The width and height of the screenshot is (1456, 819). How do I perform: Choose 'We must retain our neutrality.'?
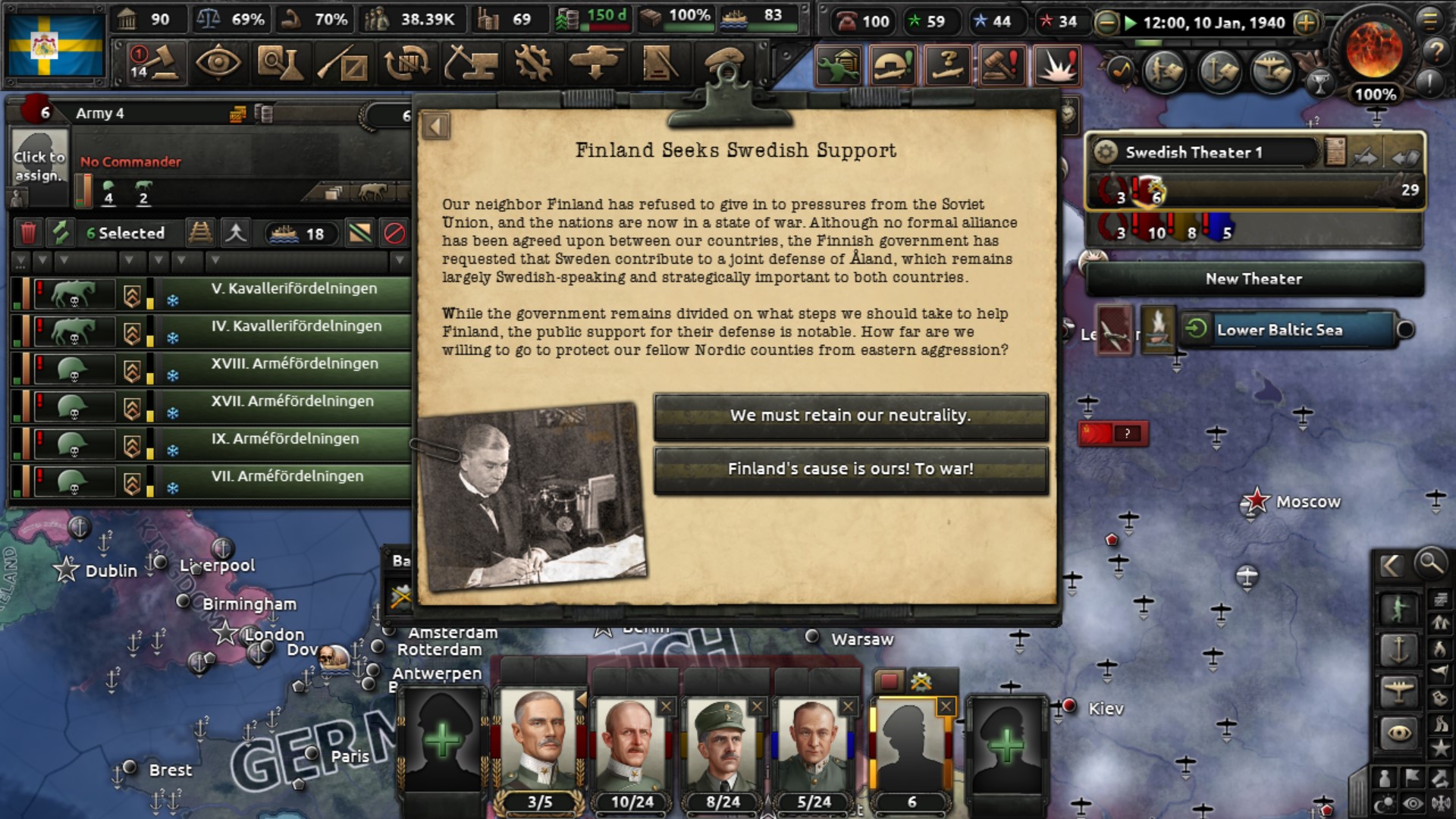click(849, 416)
